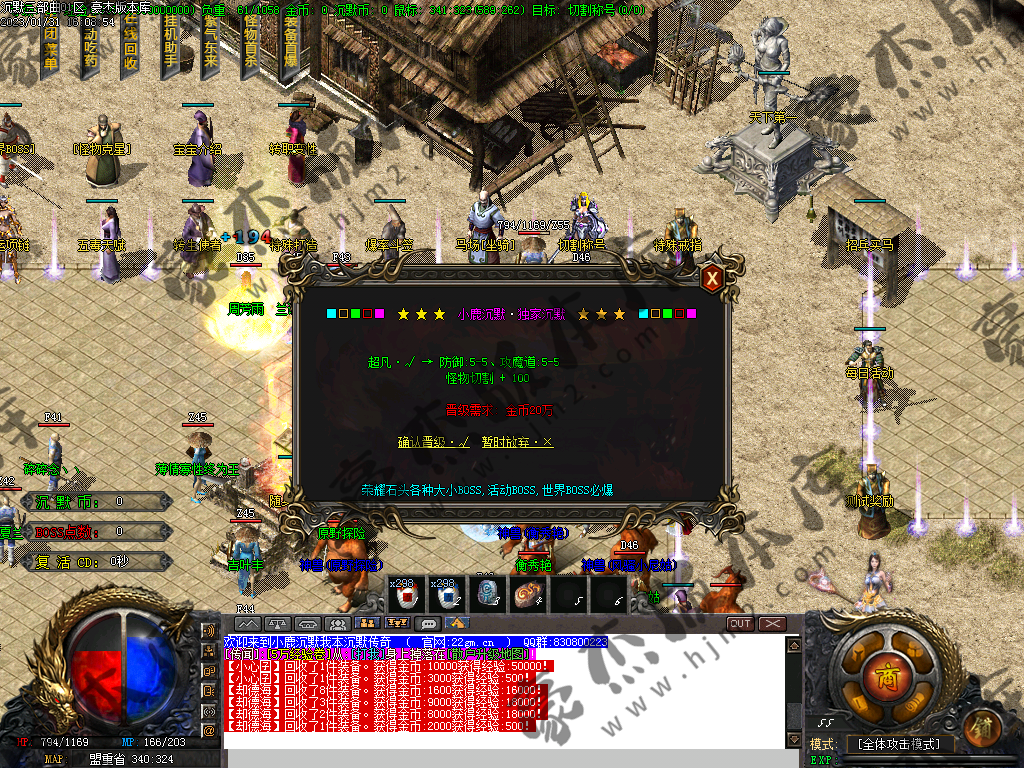Change the 全体攻击模式 attack mode
Viewport: 1024px width, 768px height.
point(899,744)
